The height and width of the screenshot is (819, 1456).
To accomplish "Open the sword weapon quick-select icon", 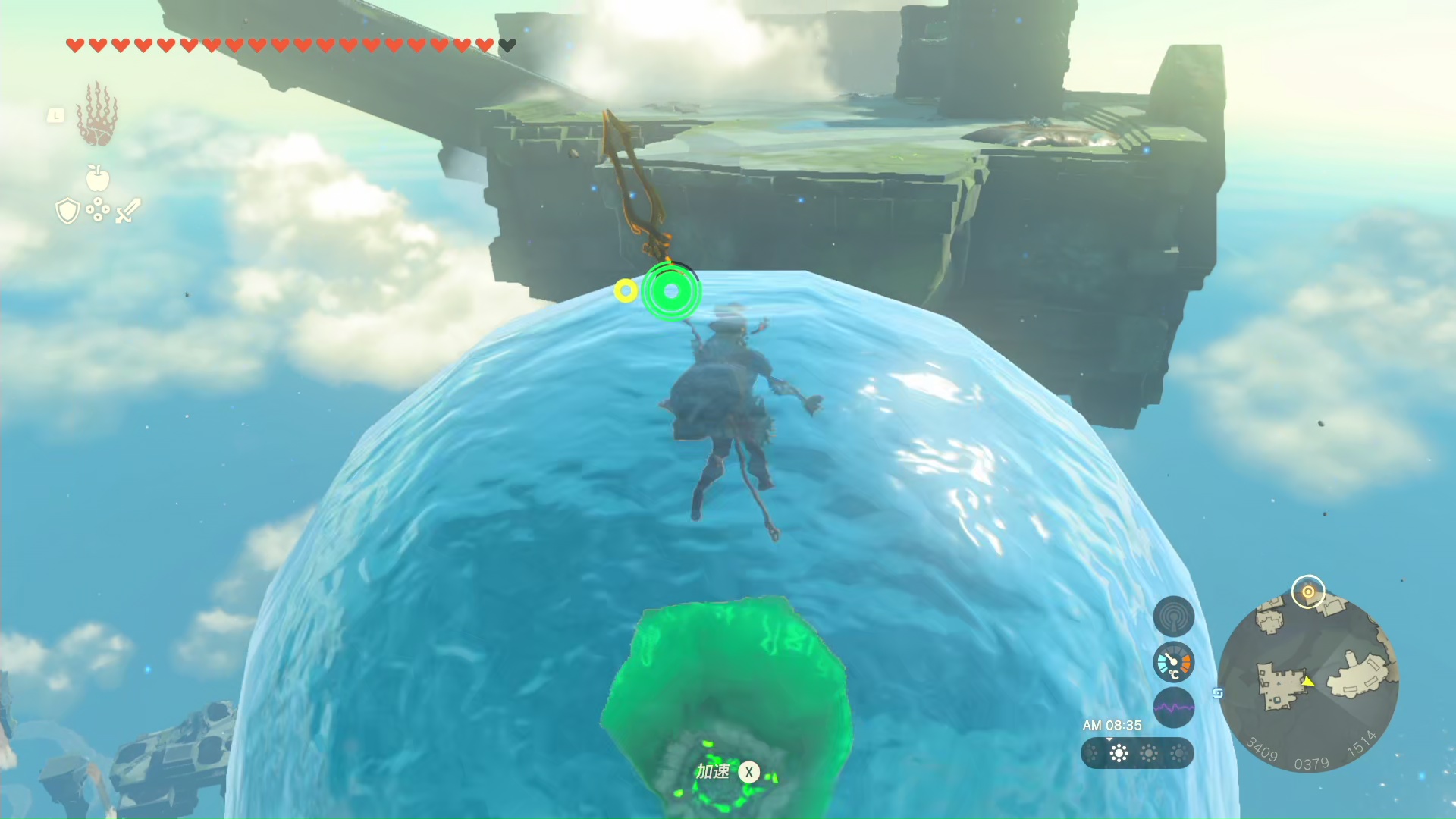I will tap(128, 211).
